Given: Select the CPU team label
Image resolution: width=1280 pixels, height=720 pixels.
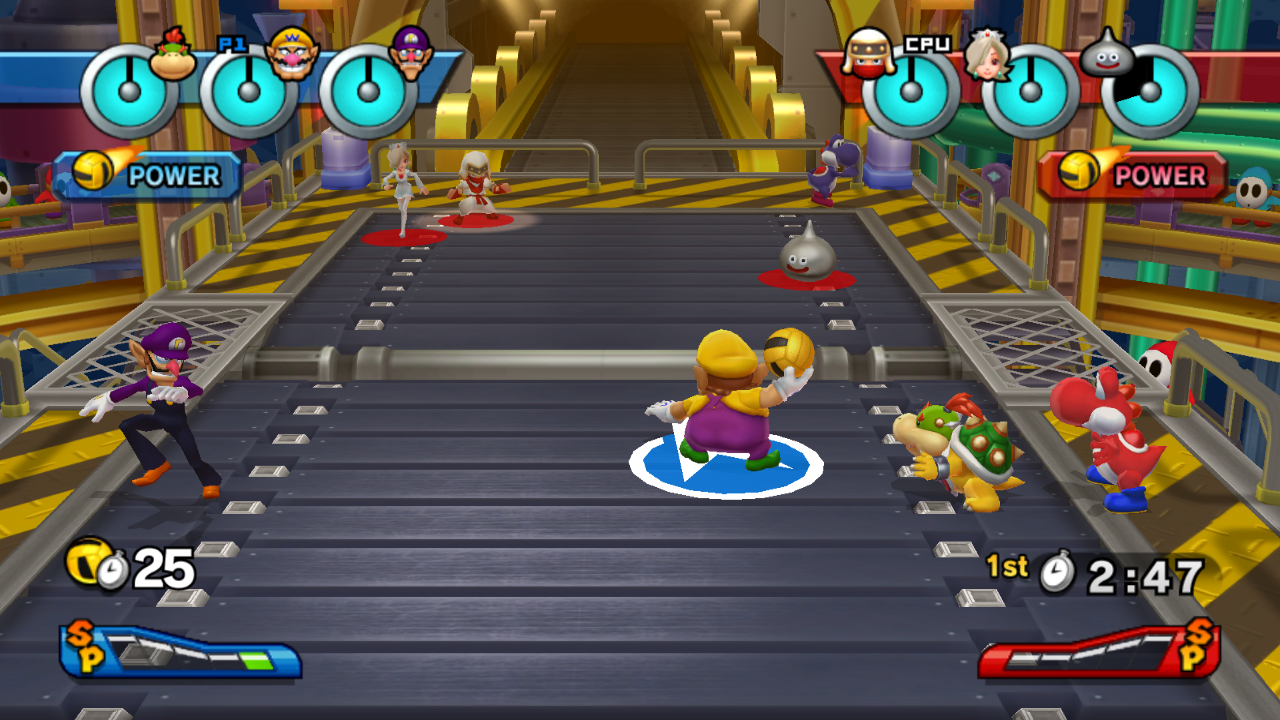Looking at the screenshot, I should (x=928, y=43).
